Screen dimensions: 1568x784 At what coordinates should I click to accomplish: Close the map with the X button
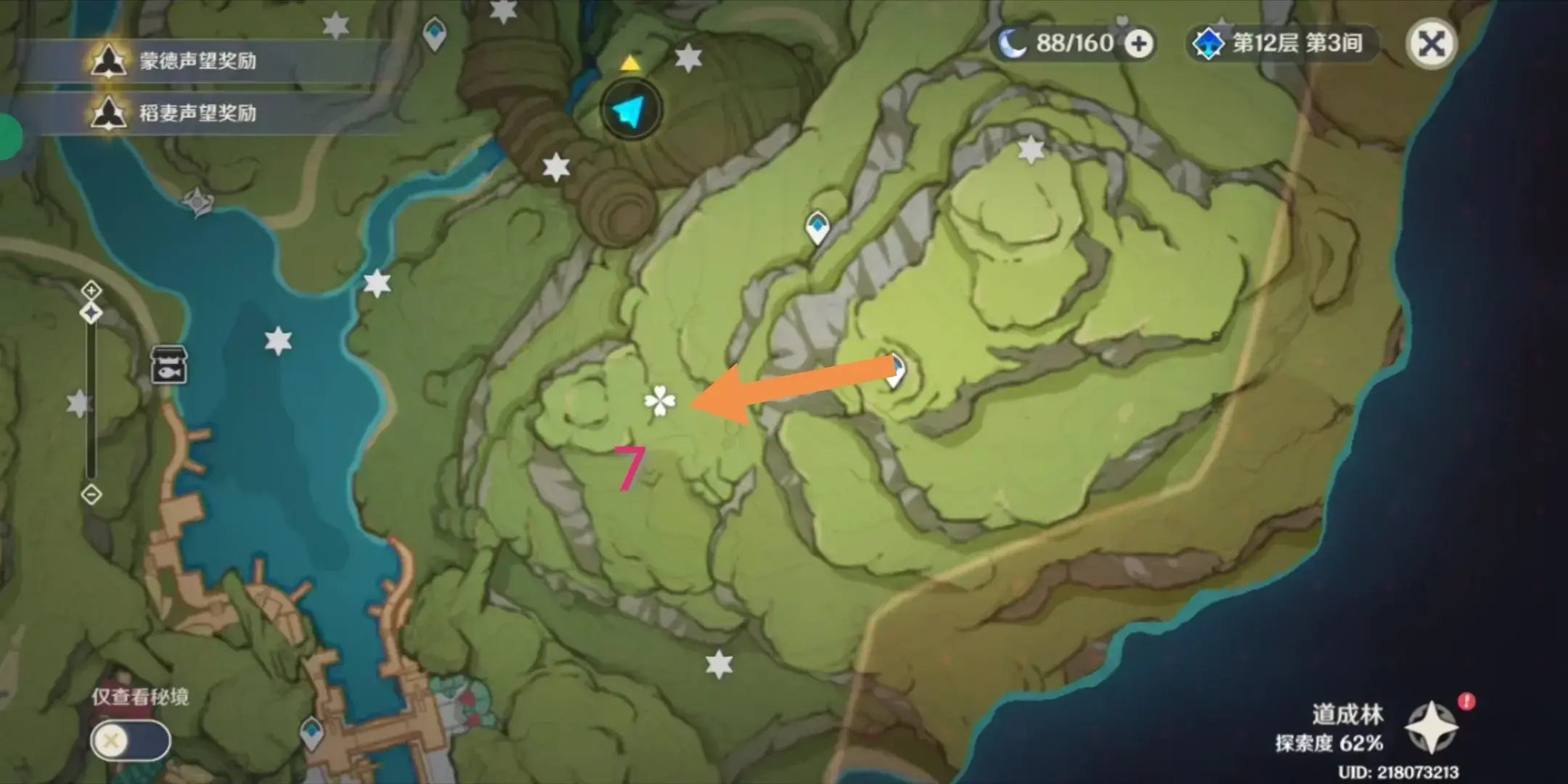click(1431, 44)
